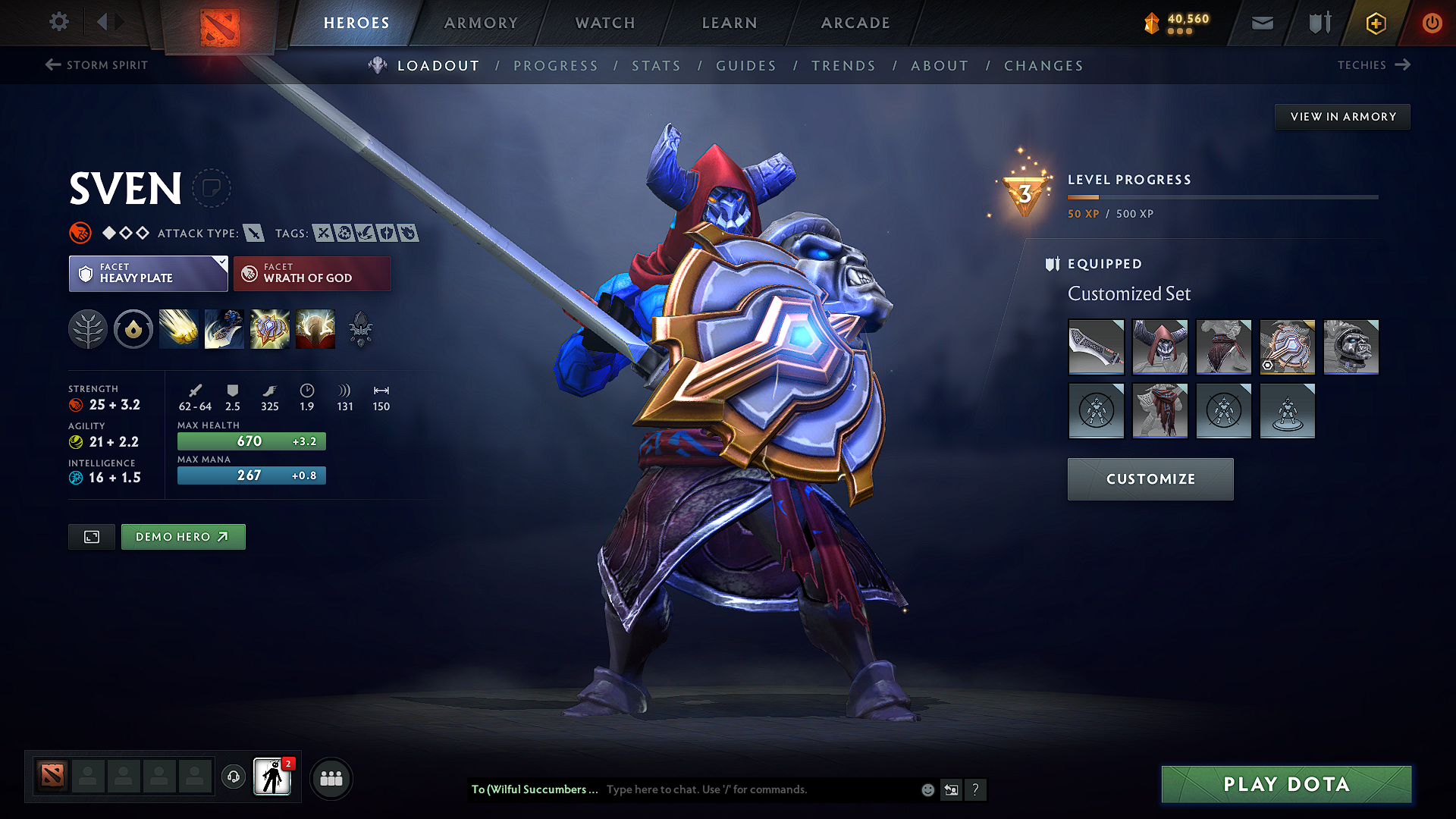Viewport: 1456px width, 819px height.
Task: Select the Warcry ability icon
Action: click(x=269, y=328)
